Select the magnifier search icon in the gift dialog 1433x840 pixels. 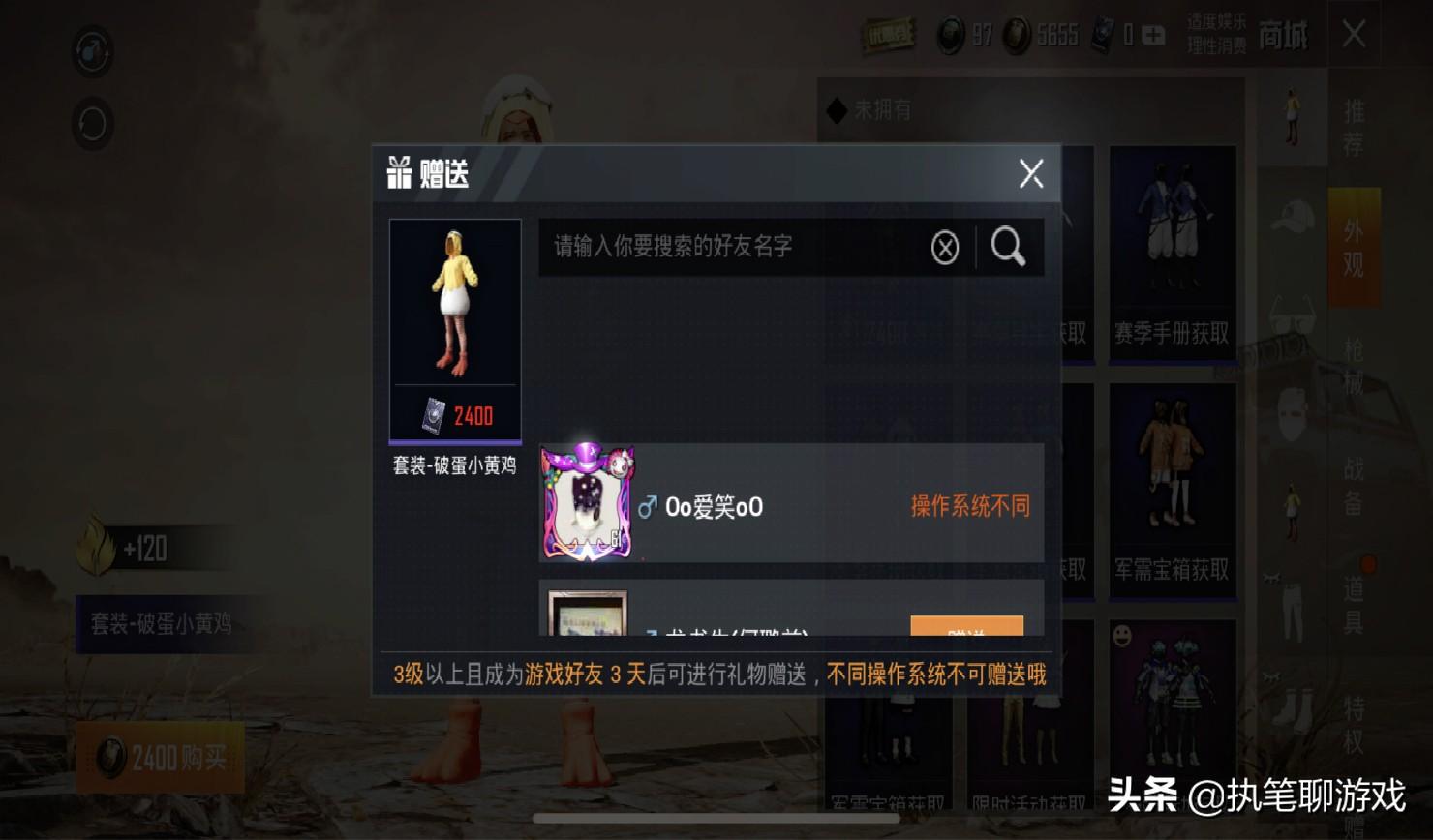pyautogui.click(x=1008, y=247)
